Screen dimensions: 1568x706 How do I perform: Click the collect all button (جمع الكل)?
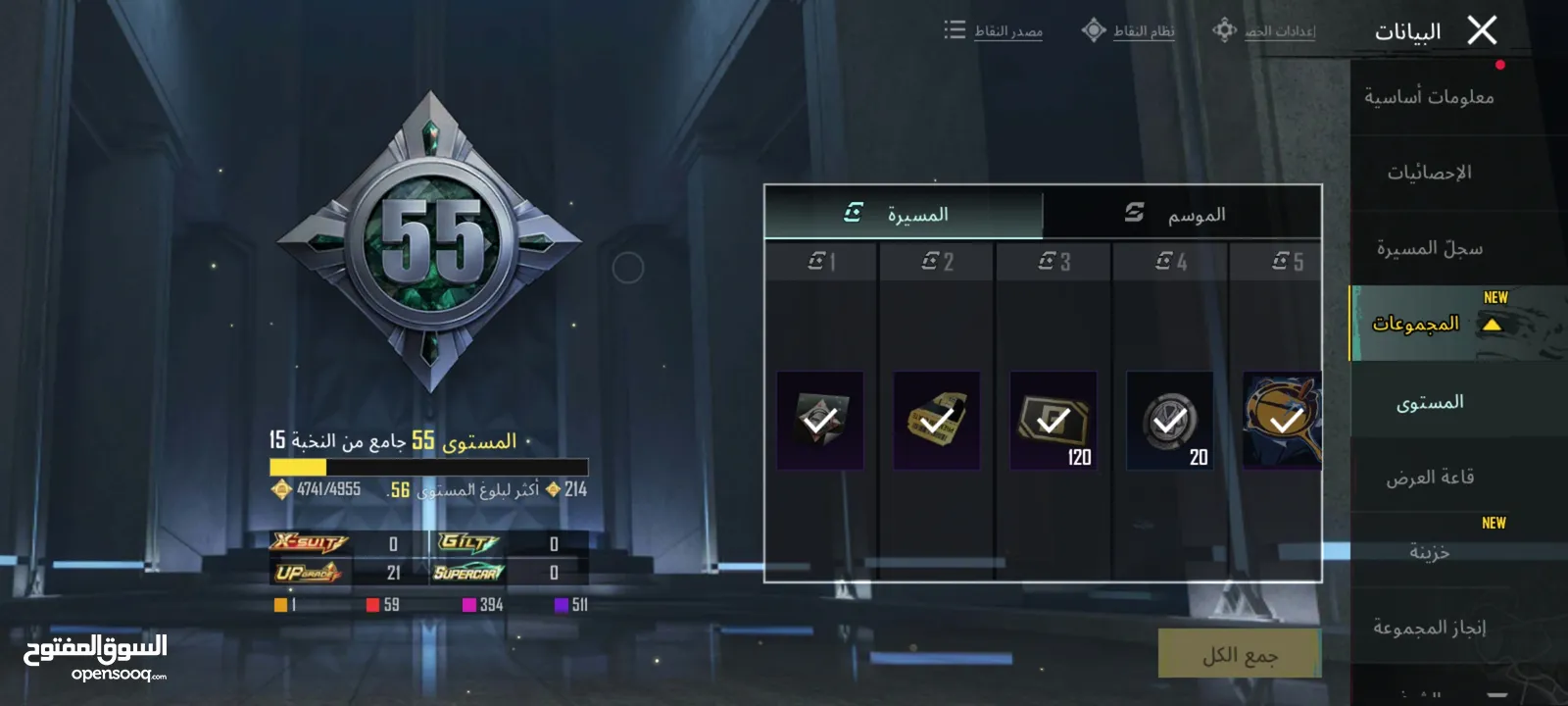tap(1239, 654)
